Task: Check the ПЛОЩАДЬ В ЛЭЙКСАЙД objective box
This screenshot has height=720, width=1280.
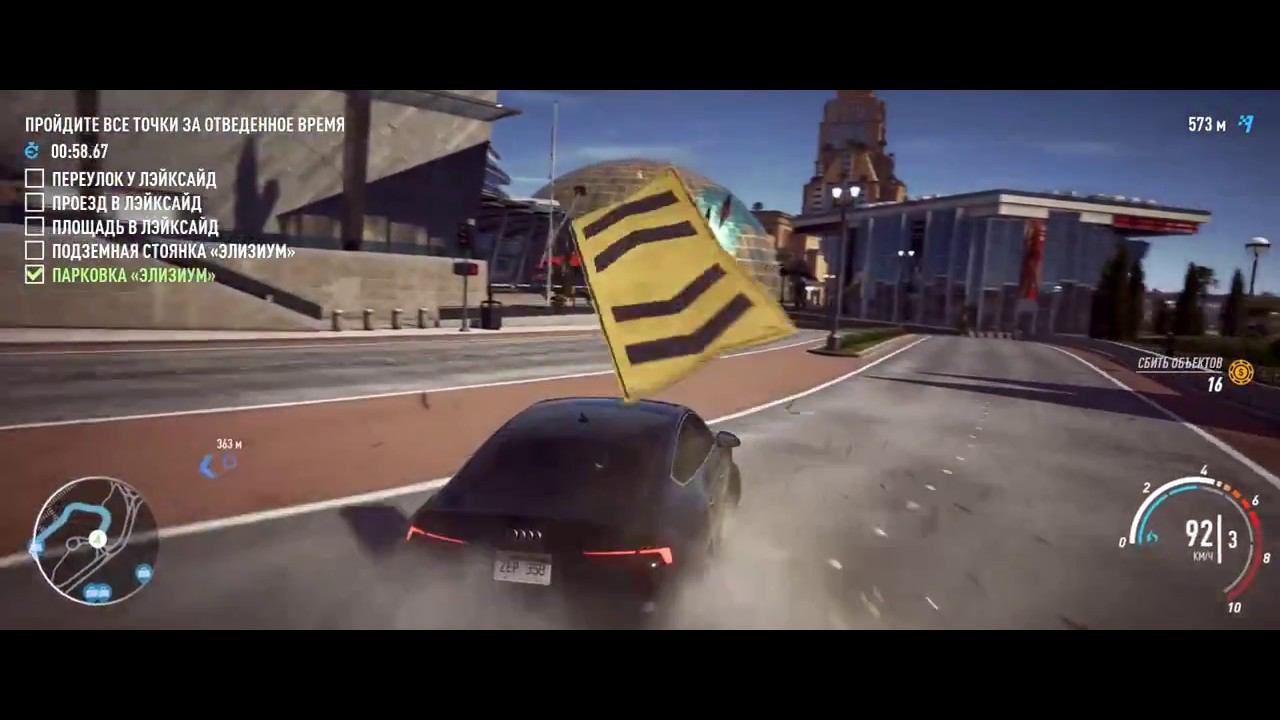Action: coord(33,226)
